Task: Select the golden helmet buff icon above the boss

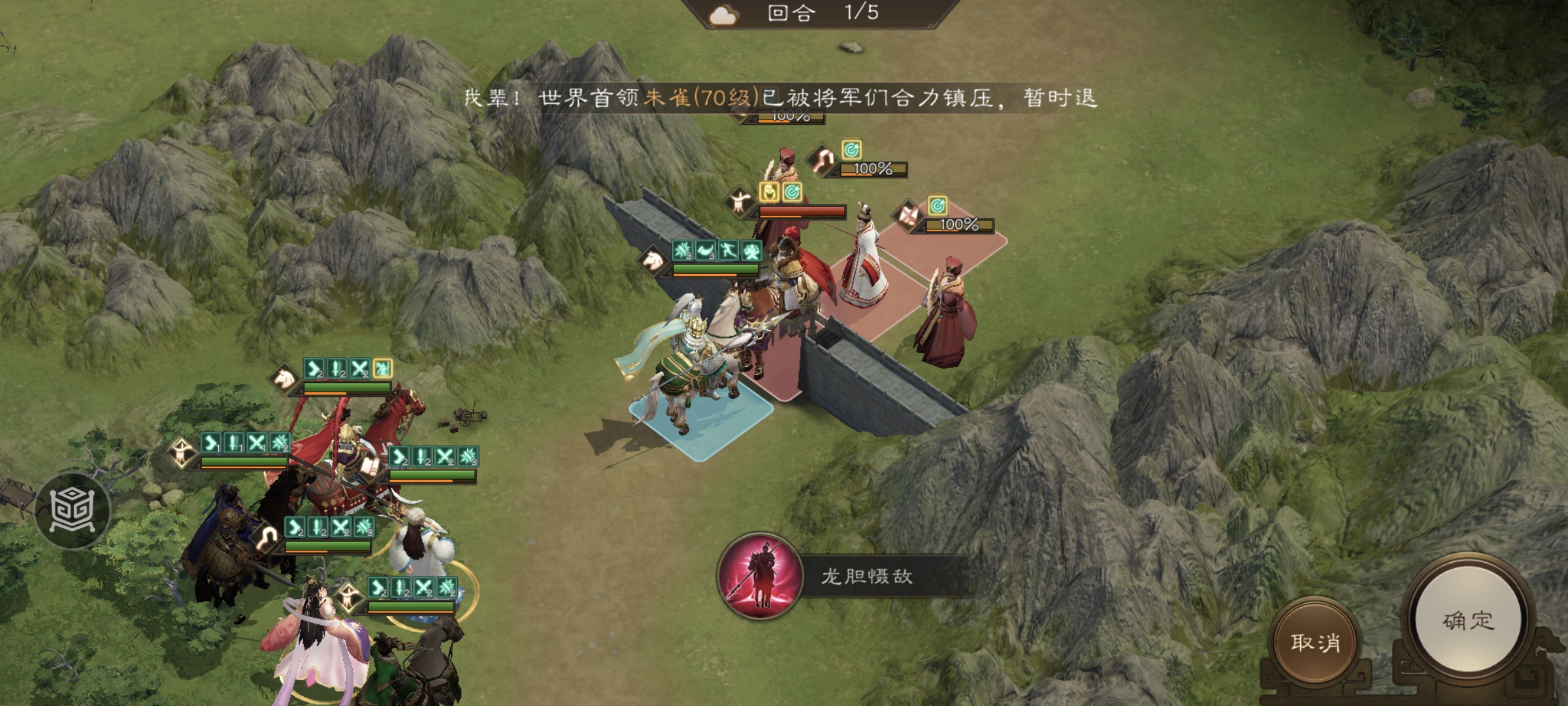Action: click(x=769, y=191)
